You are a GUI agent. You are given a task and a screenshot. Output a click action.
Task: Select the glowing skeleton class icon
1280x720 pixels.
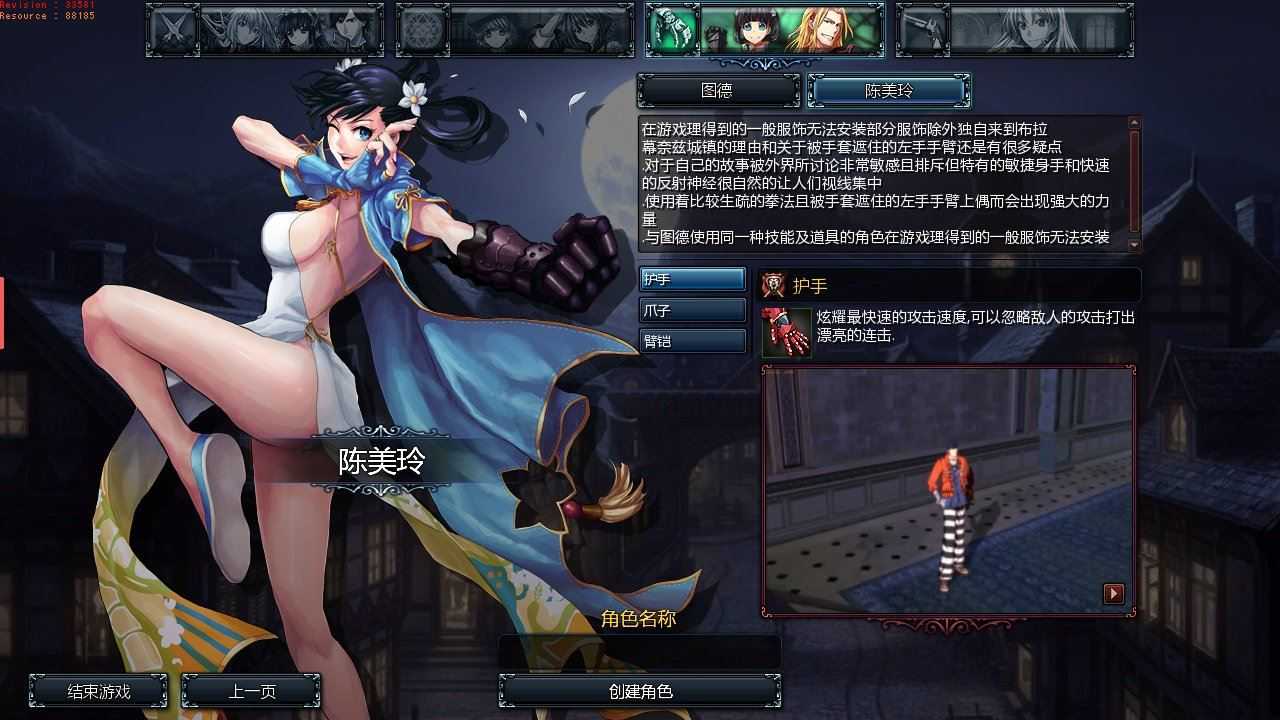point(671,30)
